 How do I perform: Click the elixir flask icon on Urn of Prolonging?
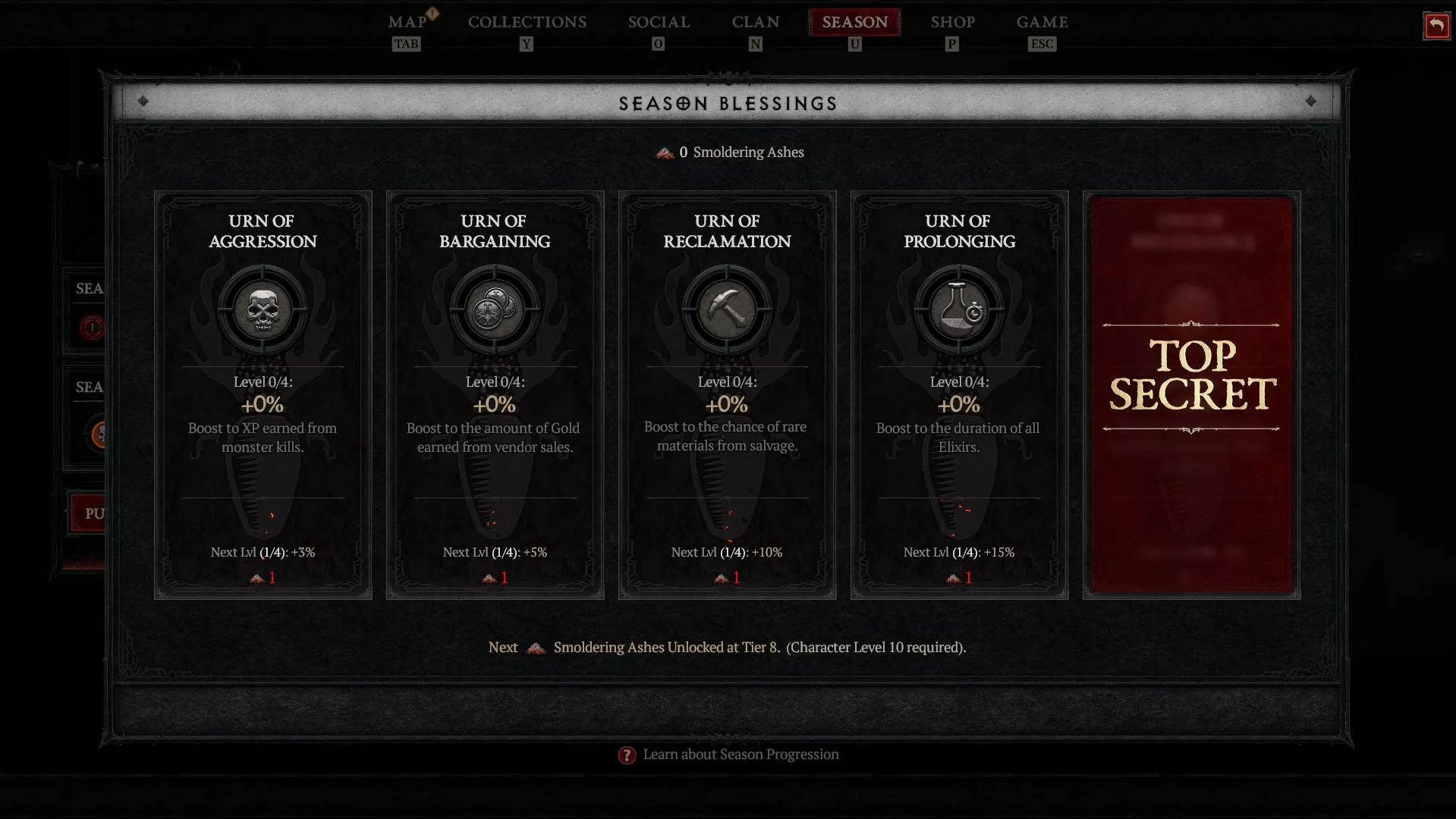[958, 309]
